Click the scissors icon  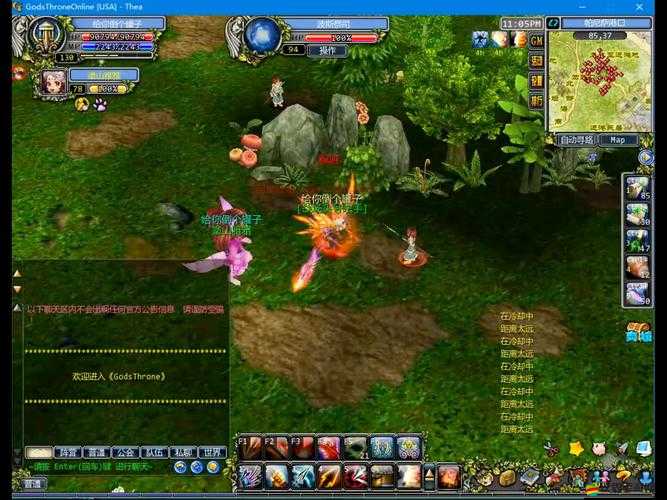coord(551,449)
